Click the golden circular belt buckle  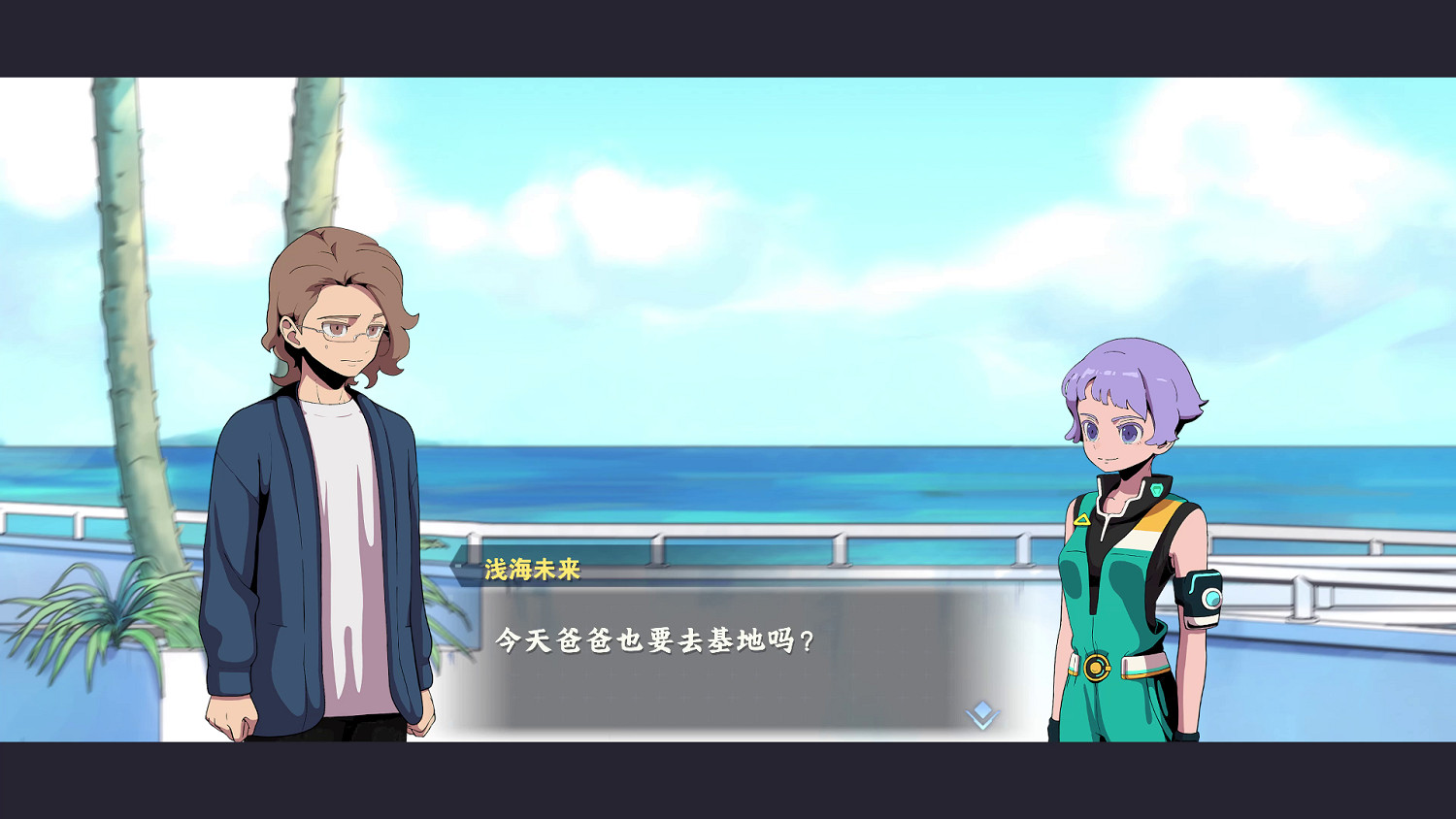pos(1098,666)
